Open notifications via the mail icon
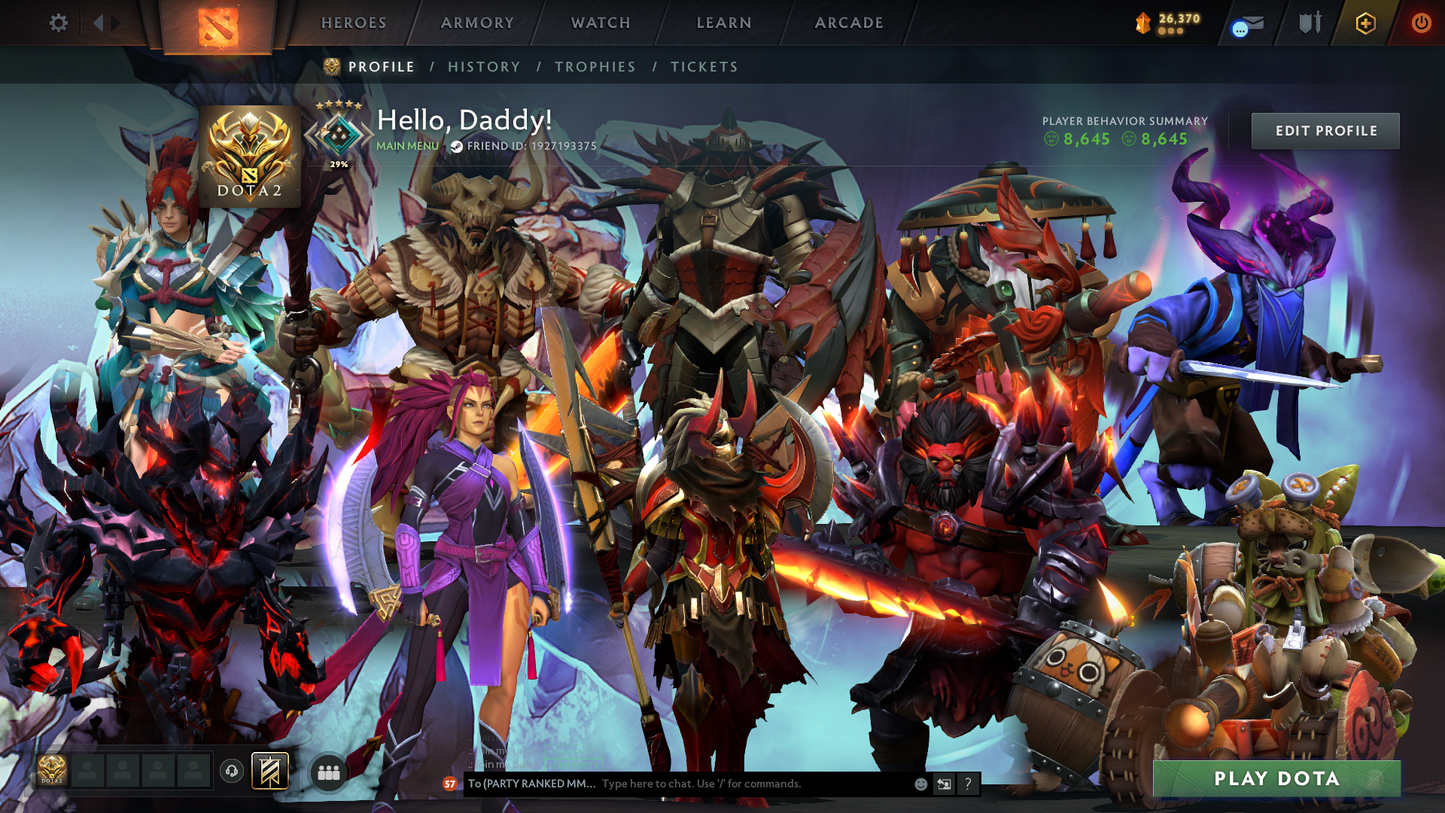 [x=1254, y=20]
